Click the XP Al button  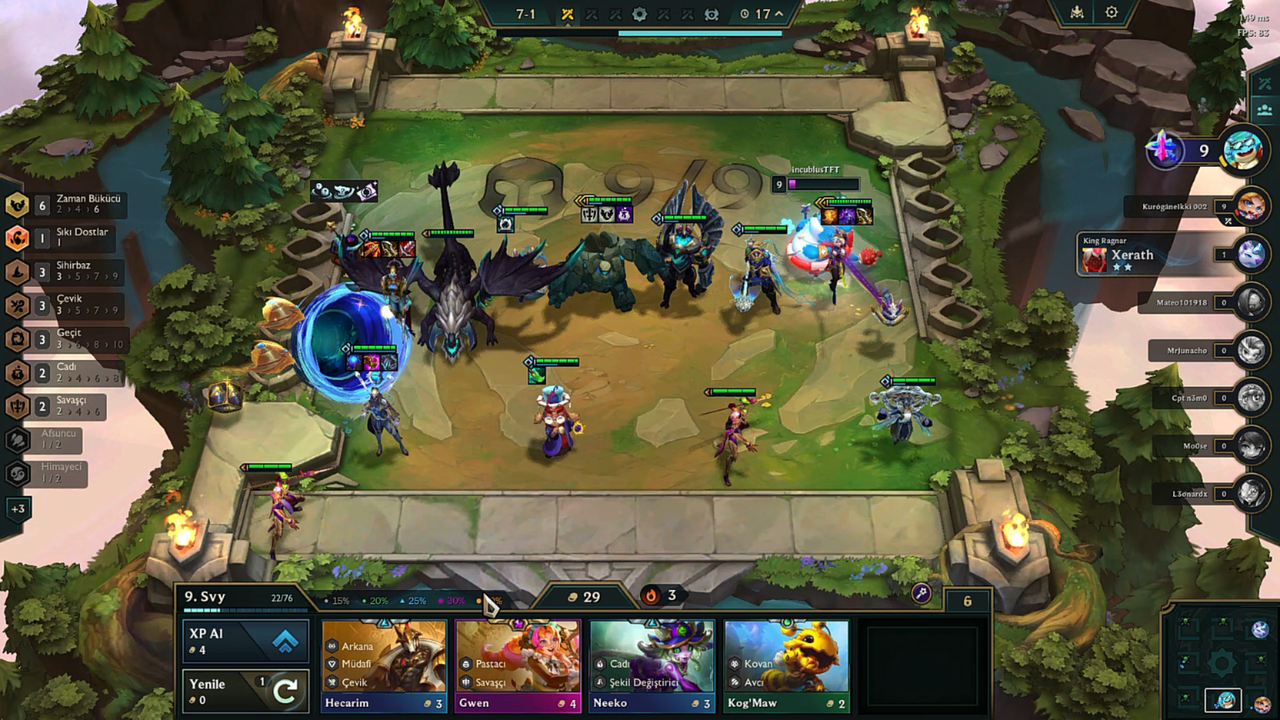(244, 641)
